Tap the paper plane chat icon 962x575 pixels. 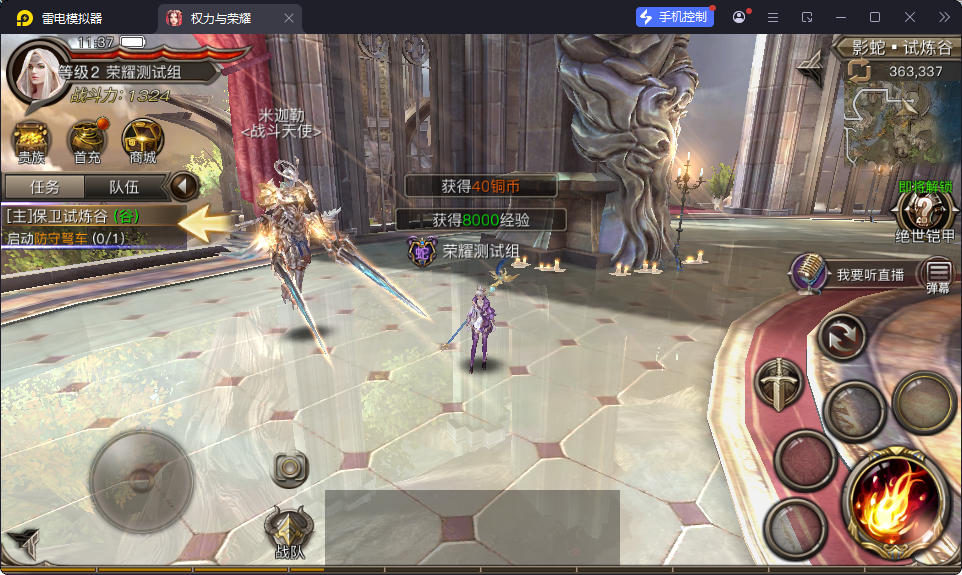pos(24,541)
